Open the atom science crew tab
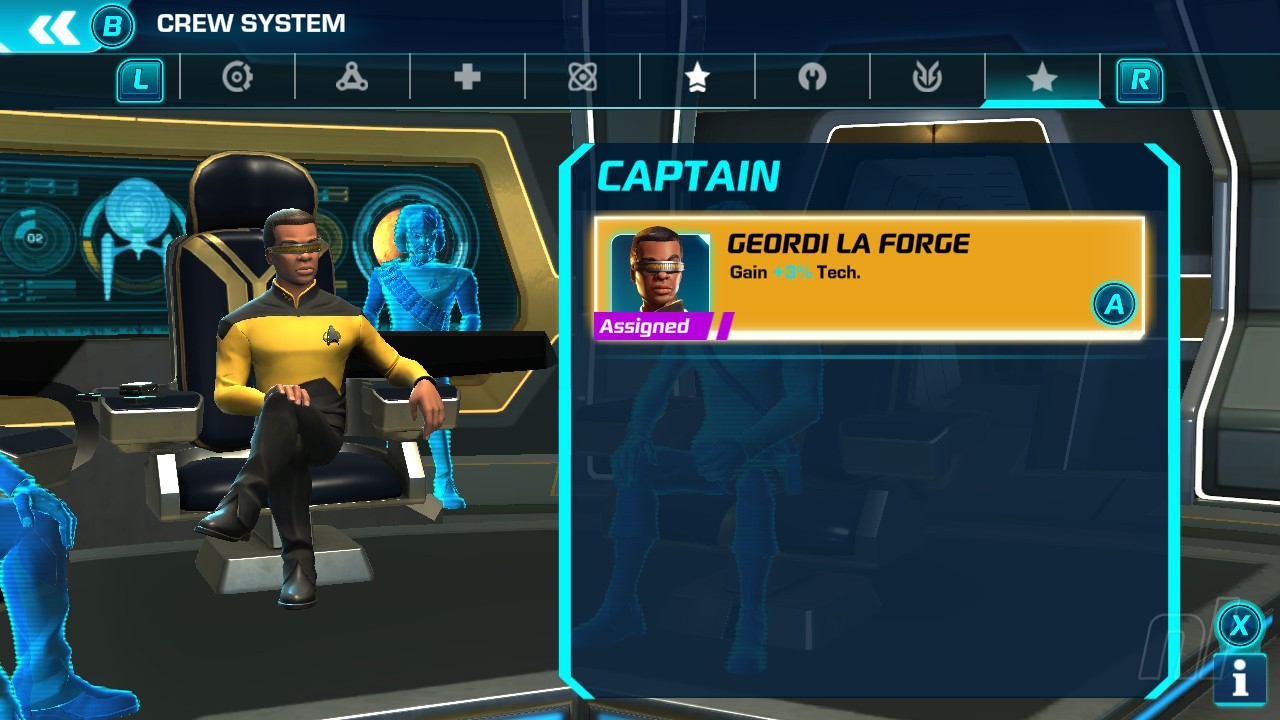Screen dimensions: 1280x720 coord(582,78)
